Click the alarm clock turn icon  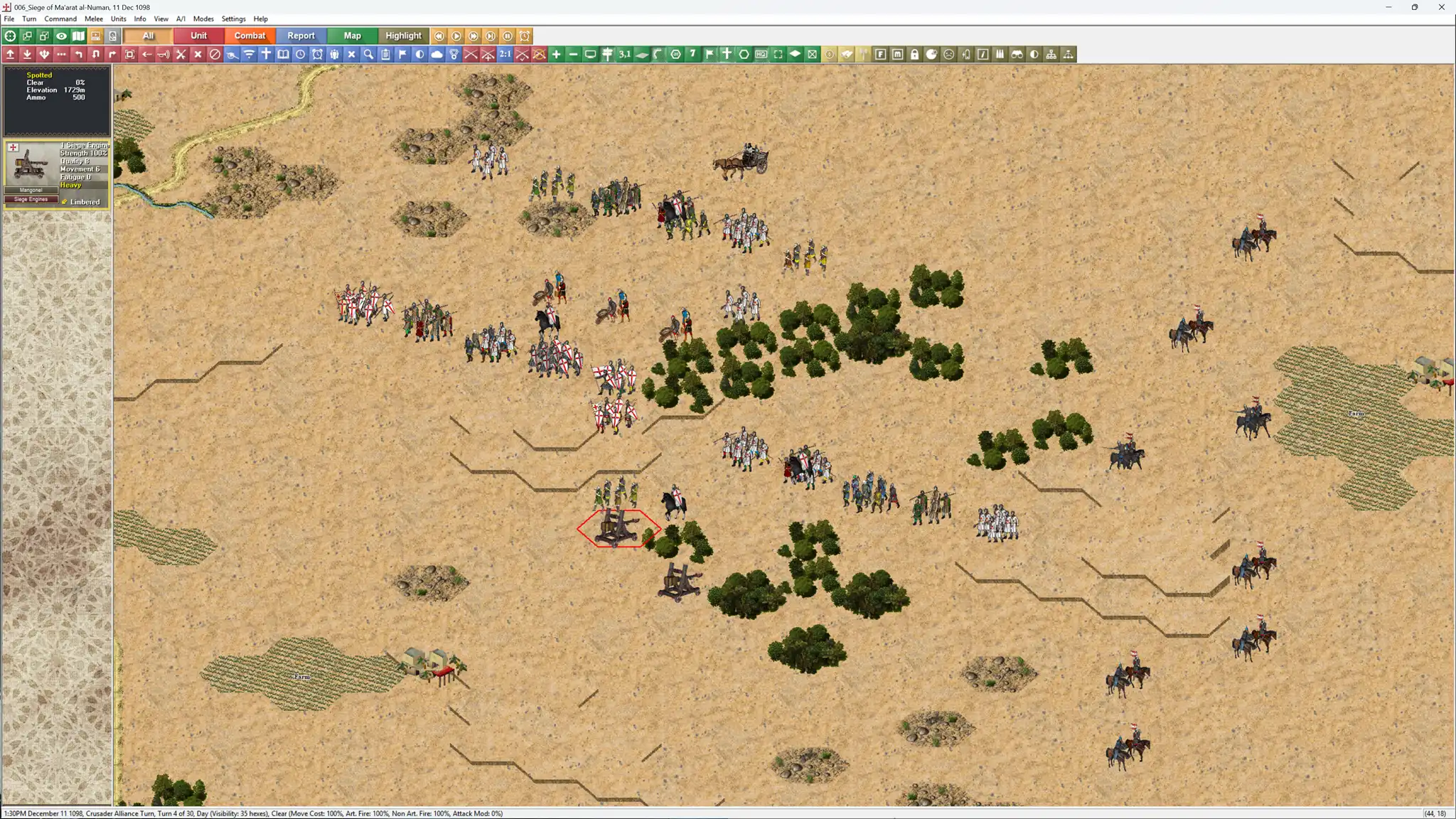pyautogui.click(x=317, y=54)
